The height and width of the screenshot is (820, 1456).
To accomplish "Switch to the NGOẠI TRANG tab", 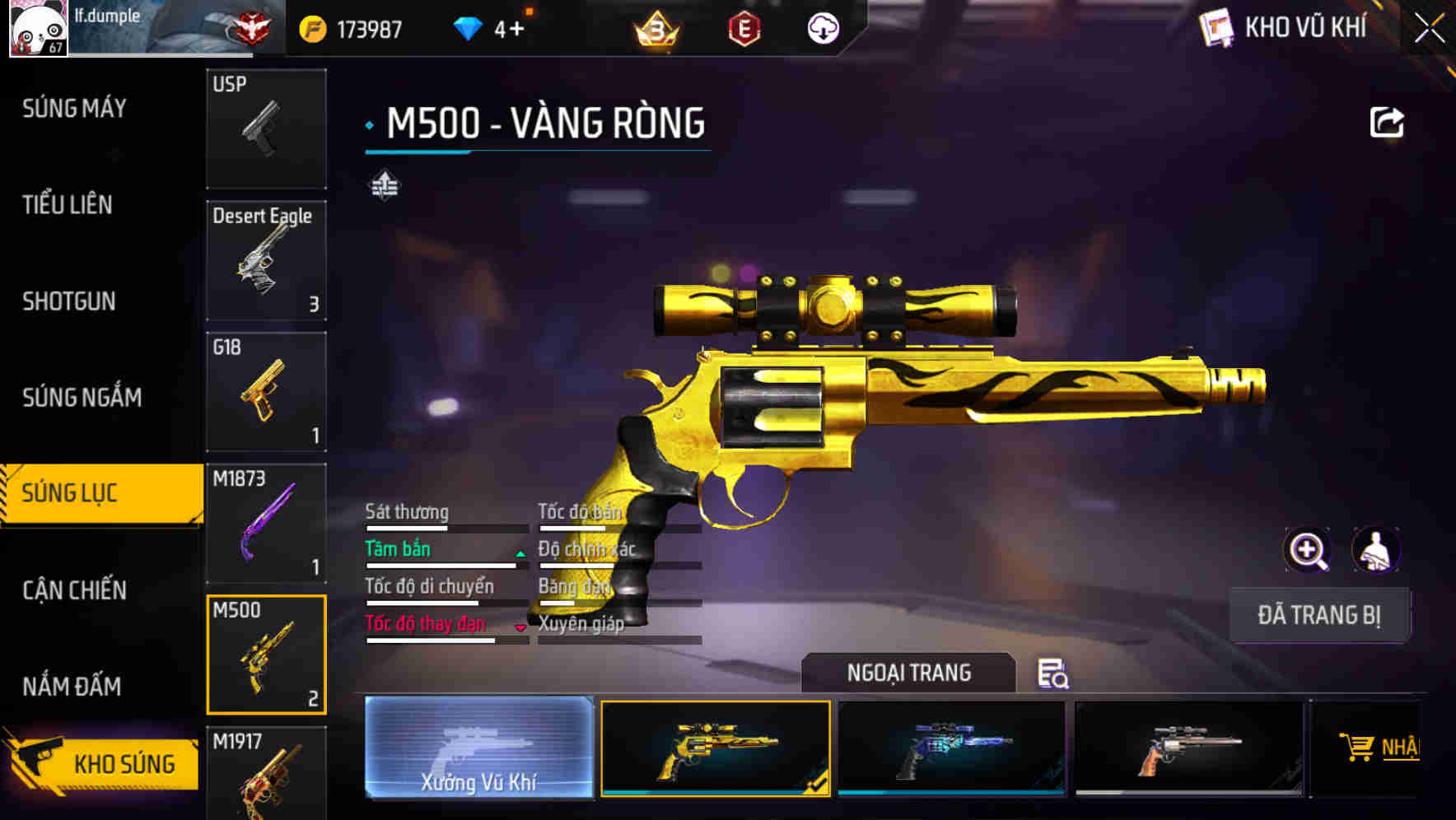I will 908,673.
